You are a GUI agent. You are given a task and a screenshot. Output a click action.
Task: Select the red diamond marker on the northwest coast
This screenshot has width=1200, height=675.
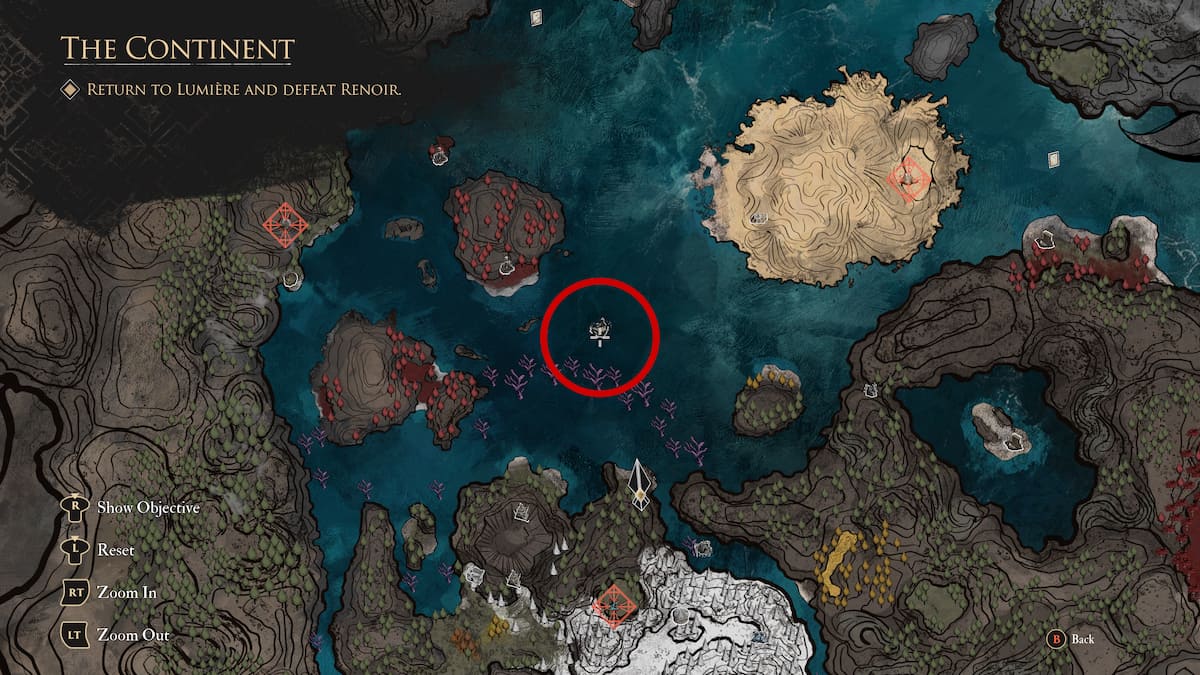tap(286, 224)
